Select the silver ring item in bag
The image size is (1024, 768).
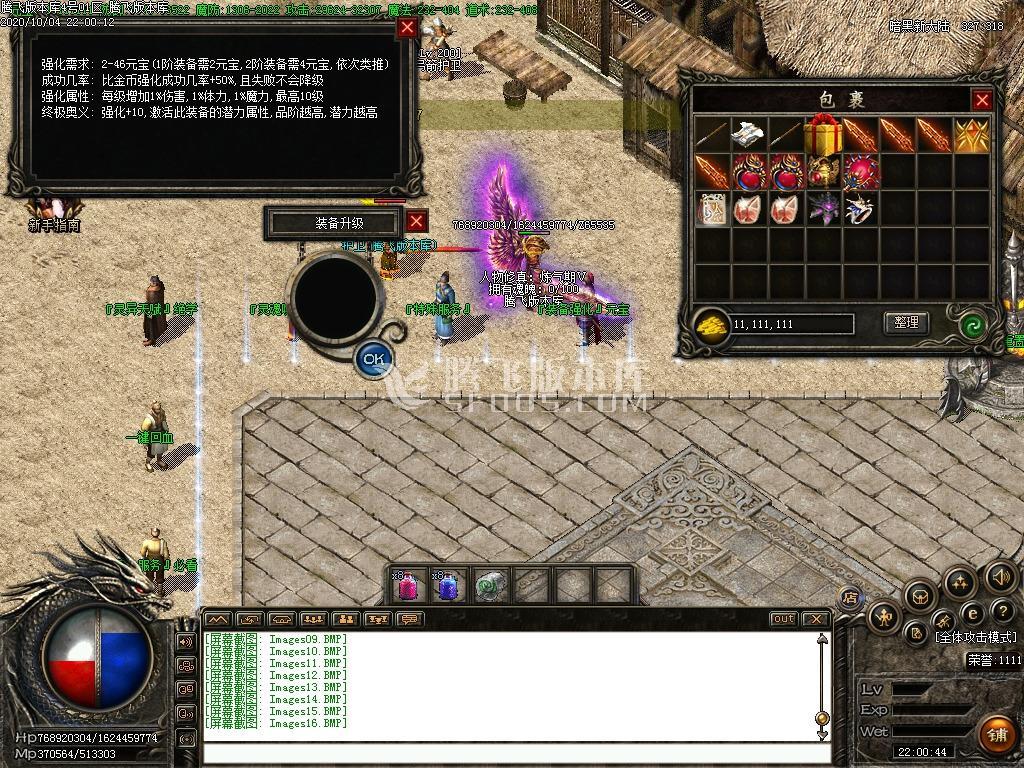(x=862, y=209)
